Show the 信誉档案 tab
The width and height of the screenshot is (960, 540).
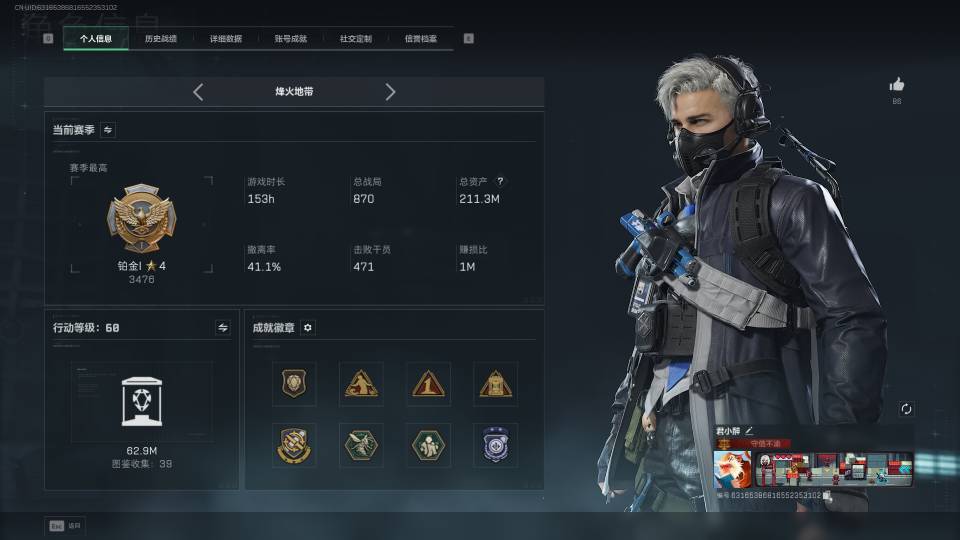(x=420, y=39)
